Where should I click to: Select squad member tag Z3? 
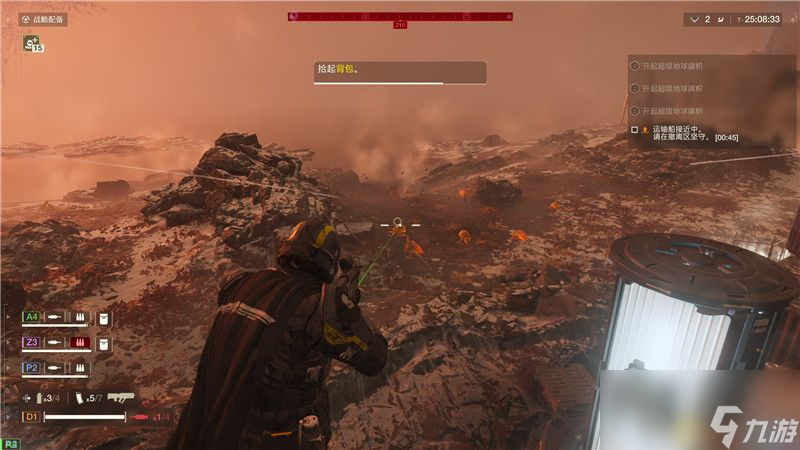tap(32, 343)
